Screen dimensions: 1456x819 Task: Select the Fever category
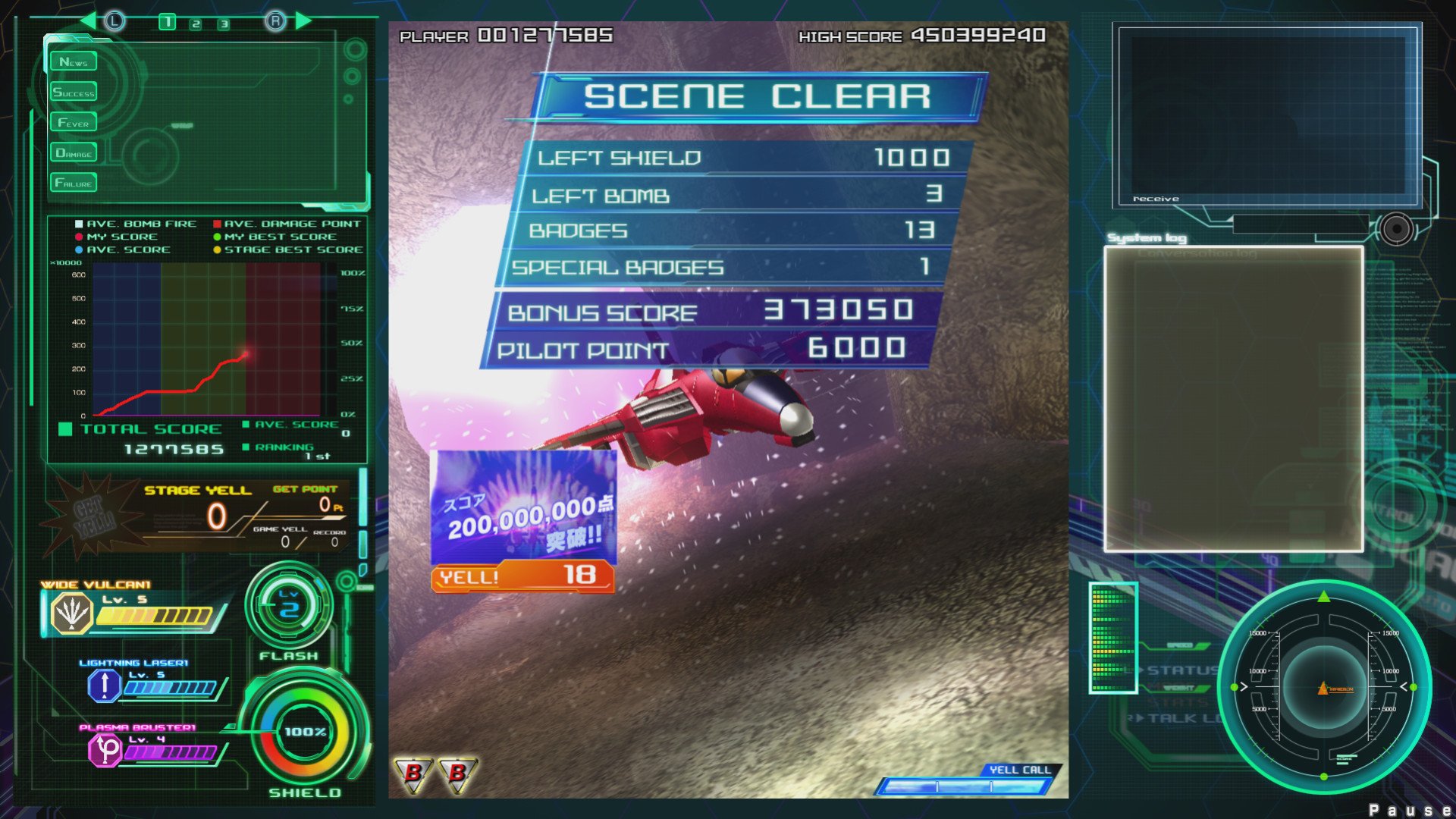74,122
